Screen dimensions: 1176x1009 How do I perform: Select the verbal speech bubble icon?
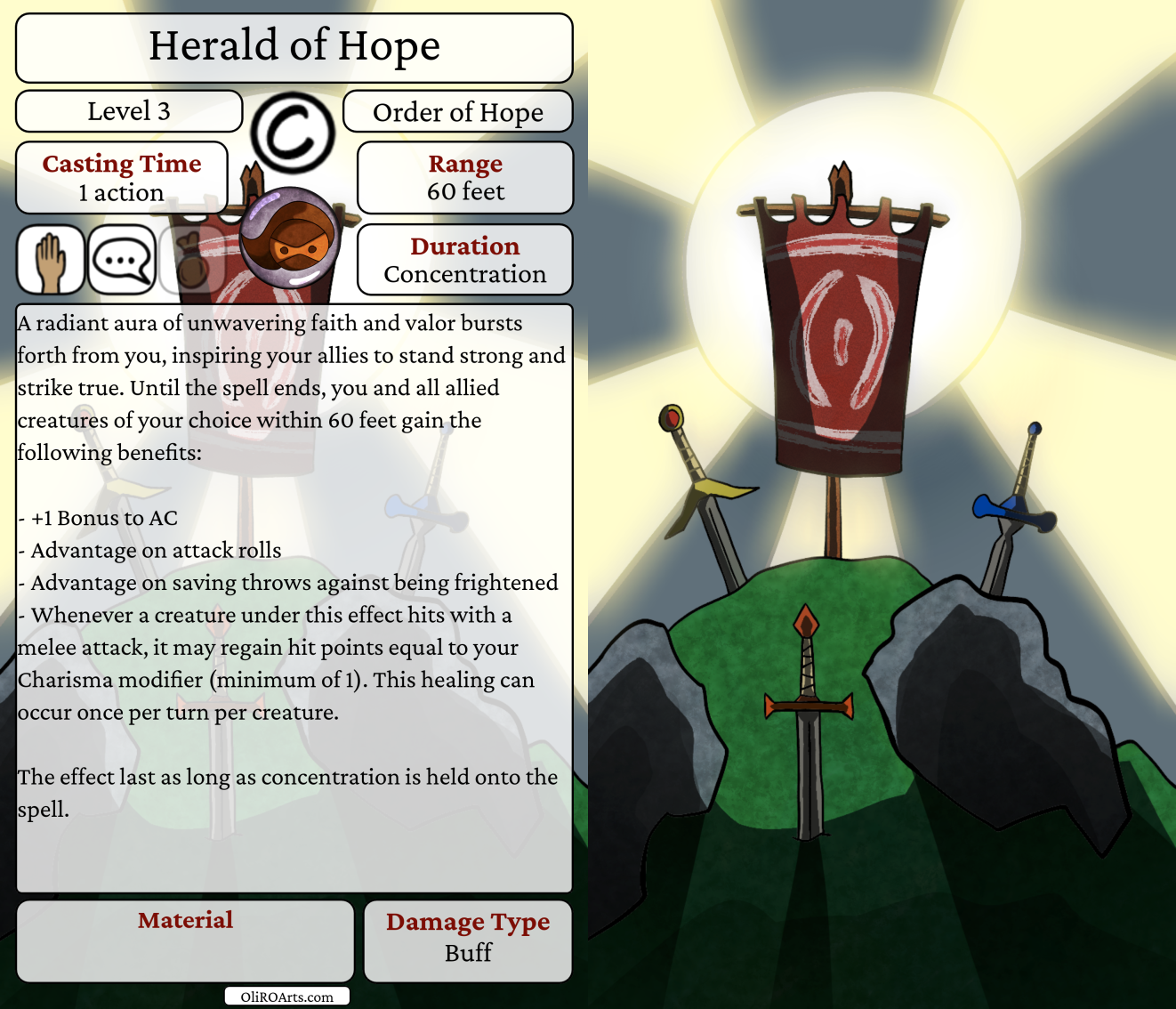122,260
